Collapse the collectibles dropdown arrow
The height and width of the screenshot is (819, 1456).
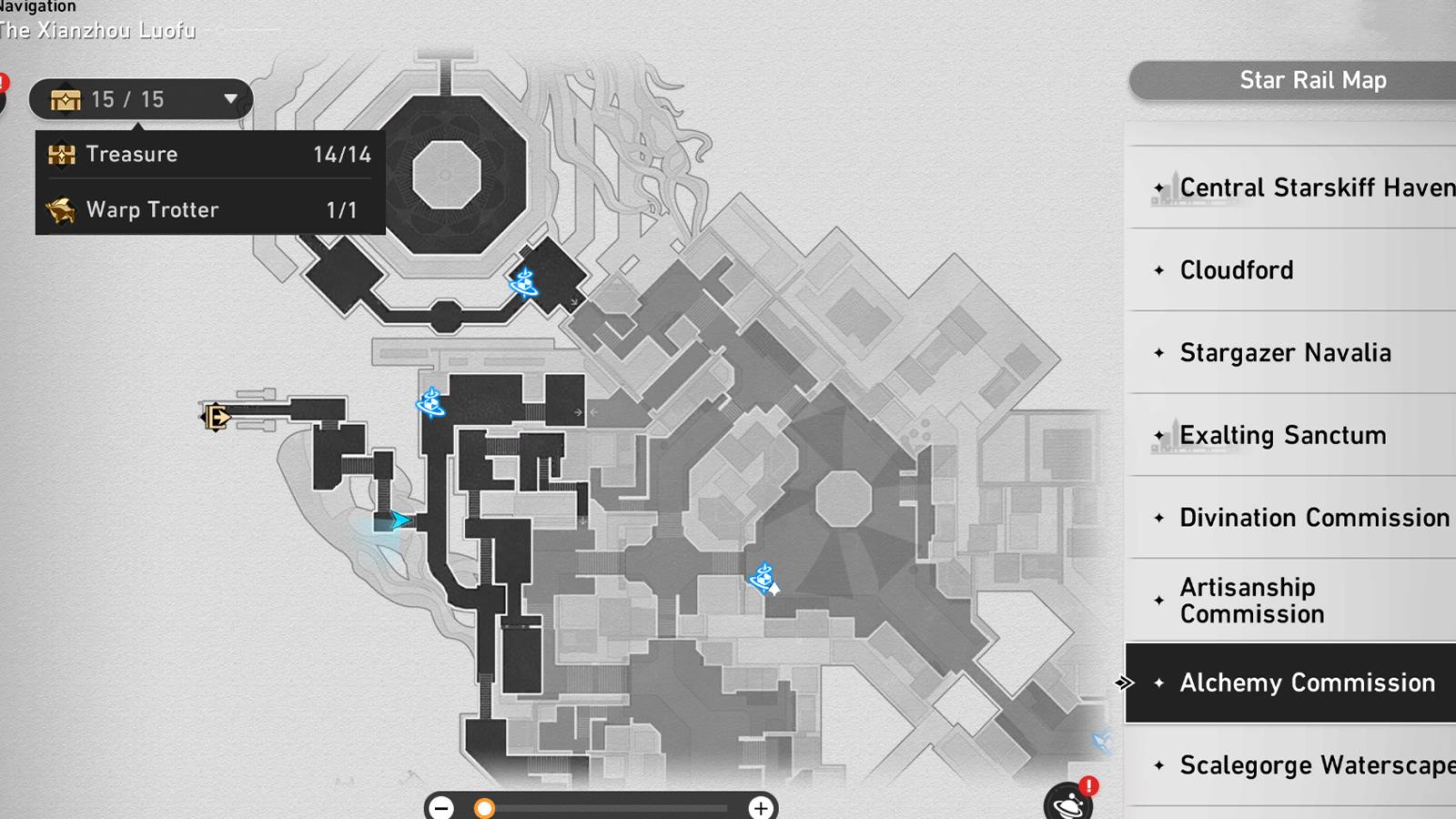coord(230,100)
